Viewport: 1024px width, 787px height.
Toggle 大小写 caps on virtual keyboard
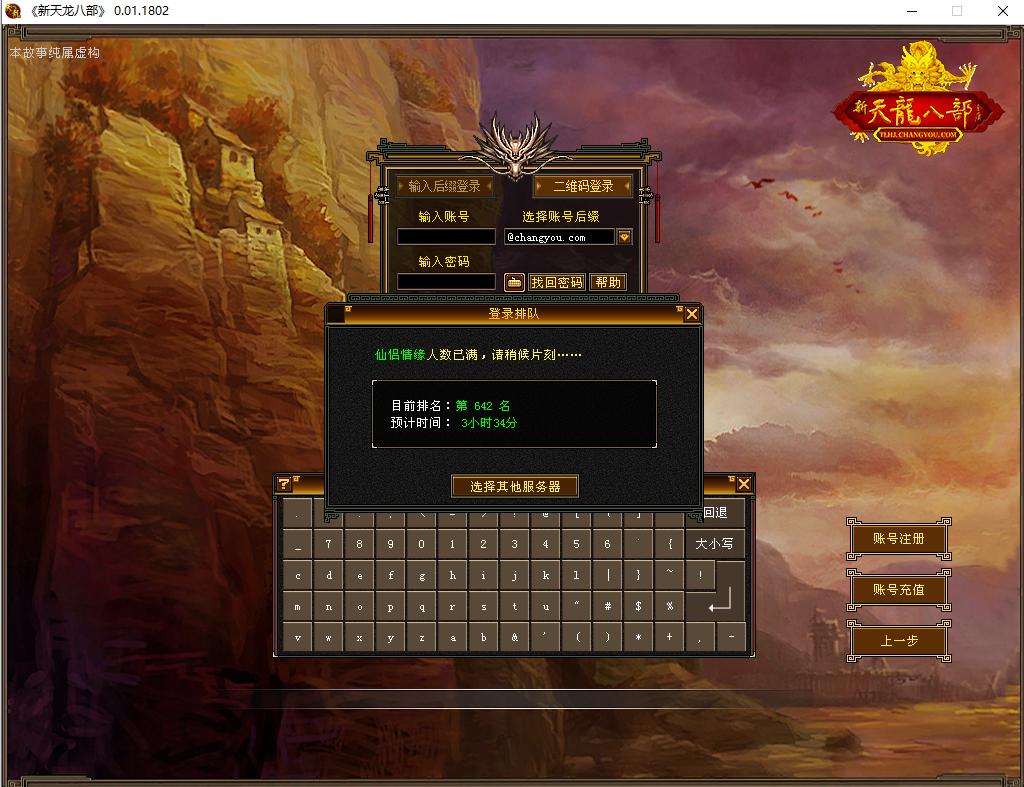click(714, 544)
